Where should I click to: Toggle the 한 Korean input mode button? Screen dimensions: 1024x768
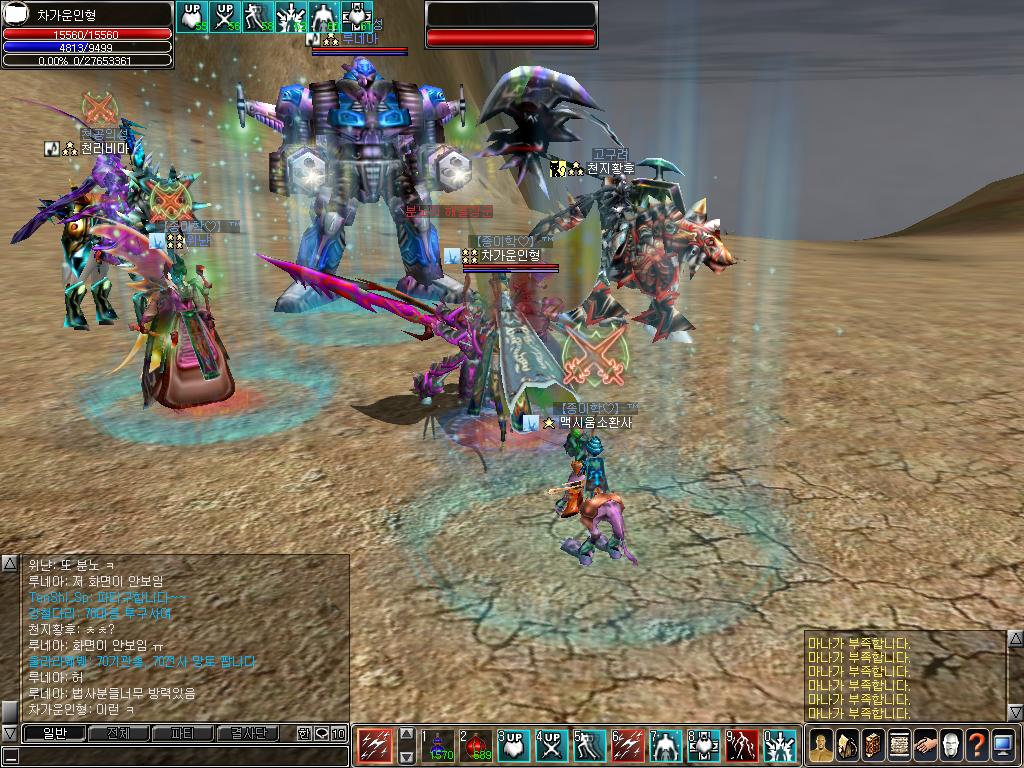(304, 734)
